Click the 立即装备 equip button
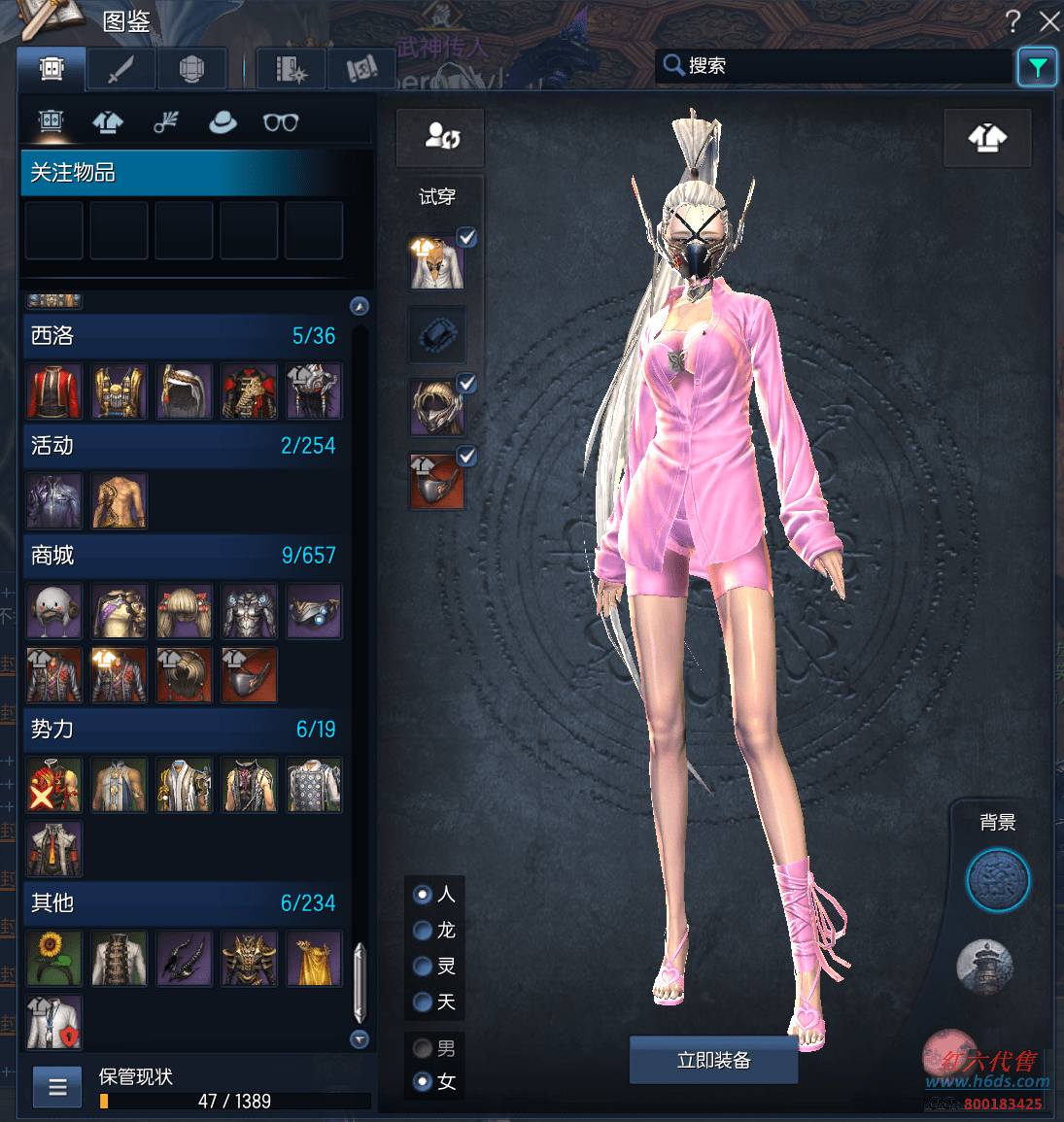Screen dimensions: 1064x1122 click(713, 1060)
